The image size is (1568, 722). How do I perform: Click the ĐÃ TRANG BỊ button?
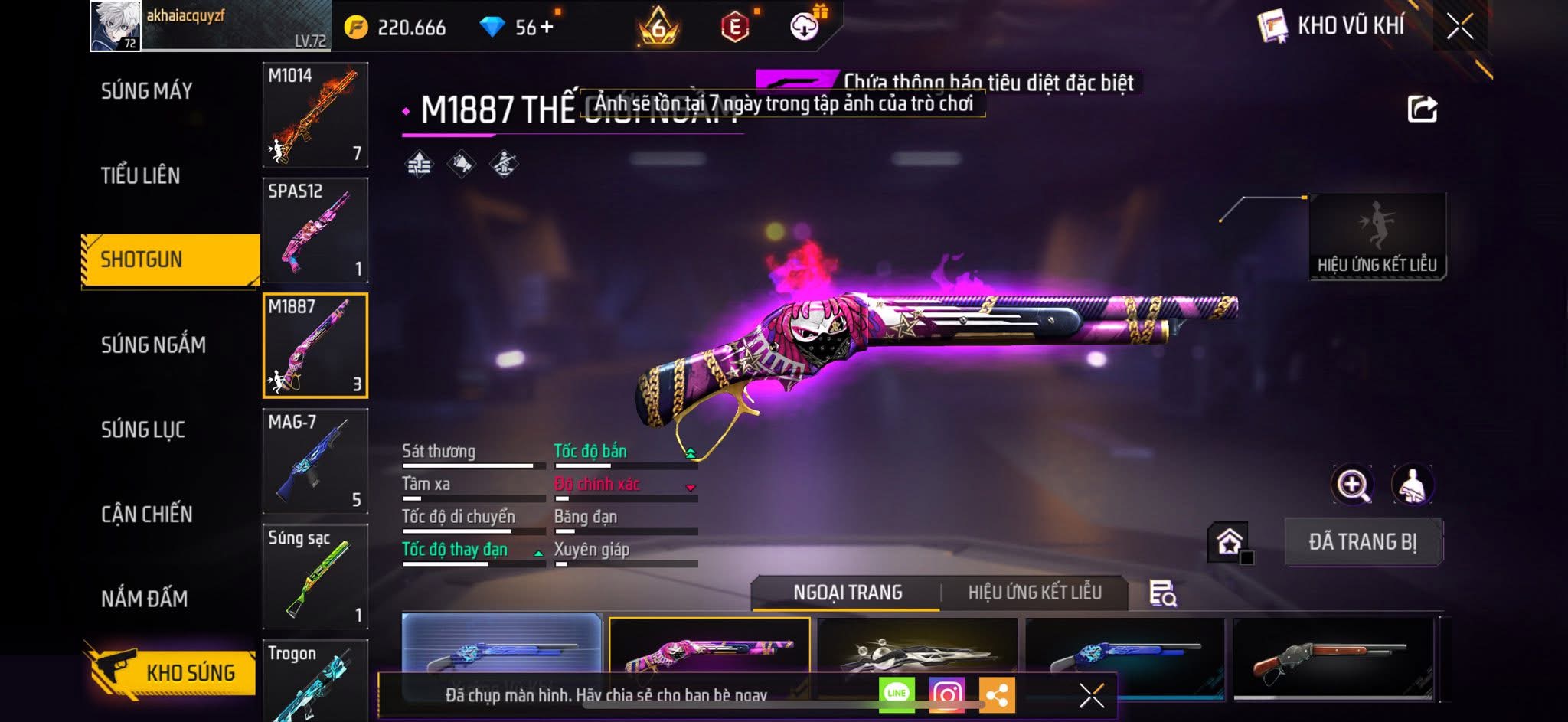pos(1363,542)
